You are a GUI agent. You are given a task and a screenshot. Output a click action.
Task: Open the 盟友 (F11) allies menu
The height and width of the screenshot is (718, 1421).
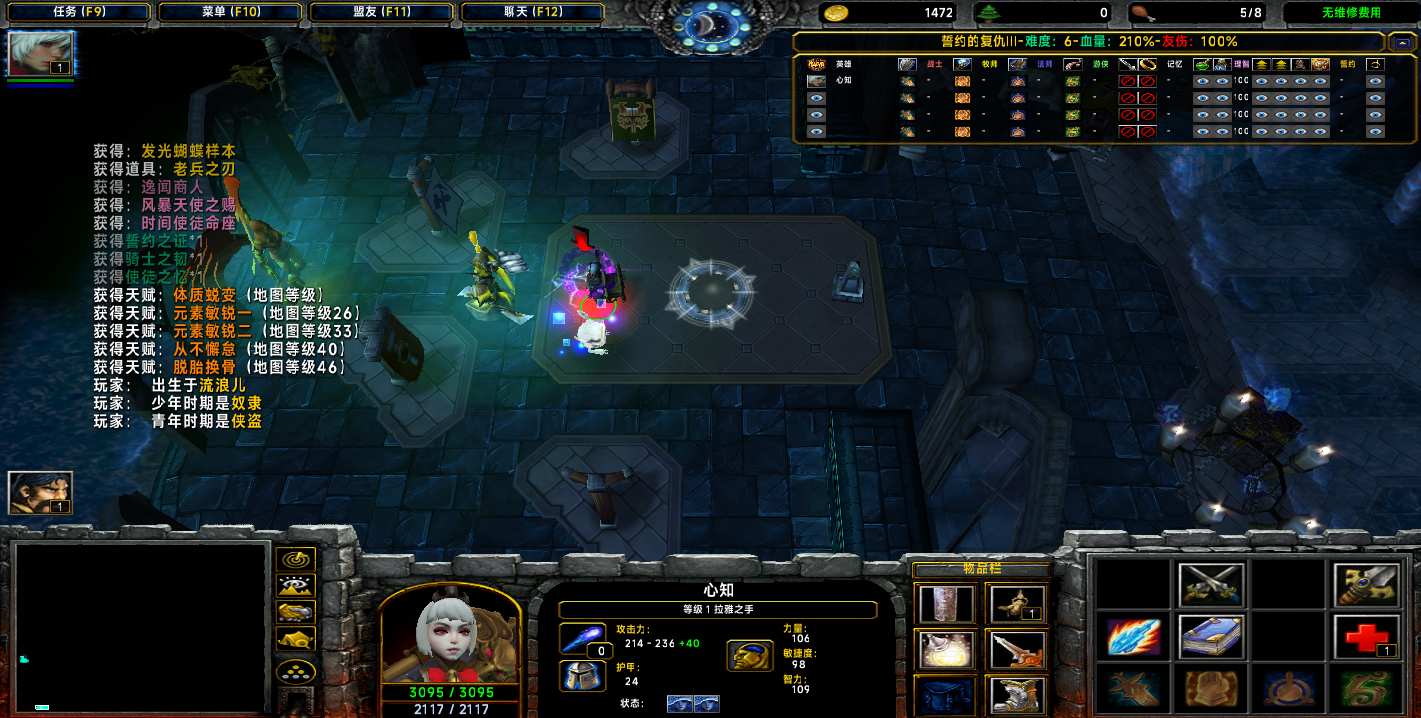381,12
